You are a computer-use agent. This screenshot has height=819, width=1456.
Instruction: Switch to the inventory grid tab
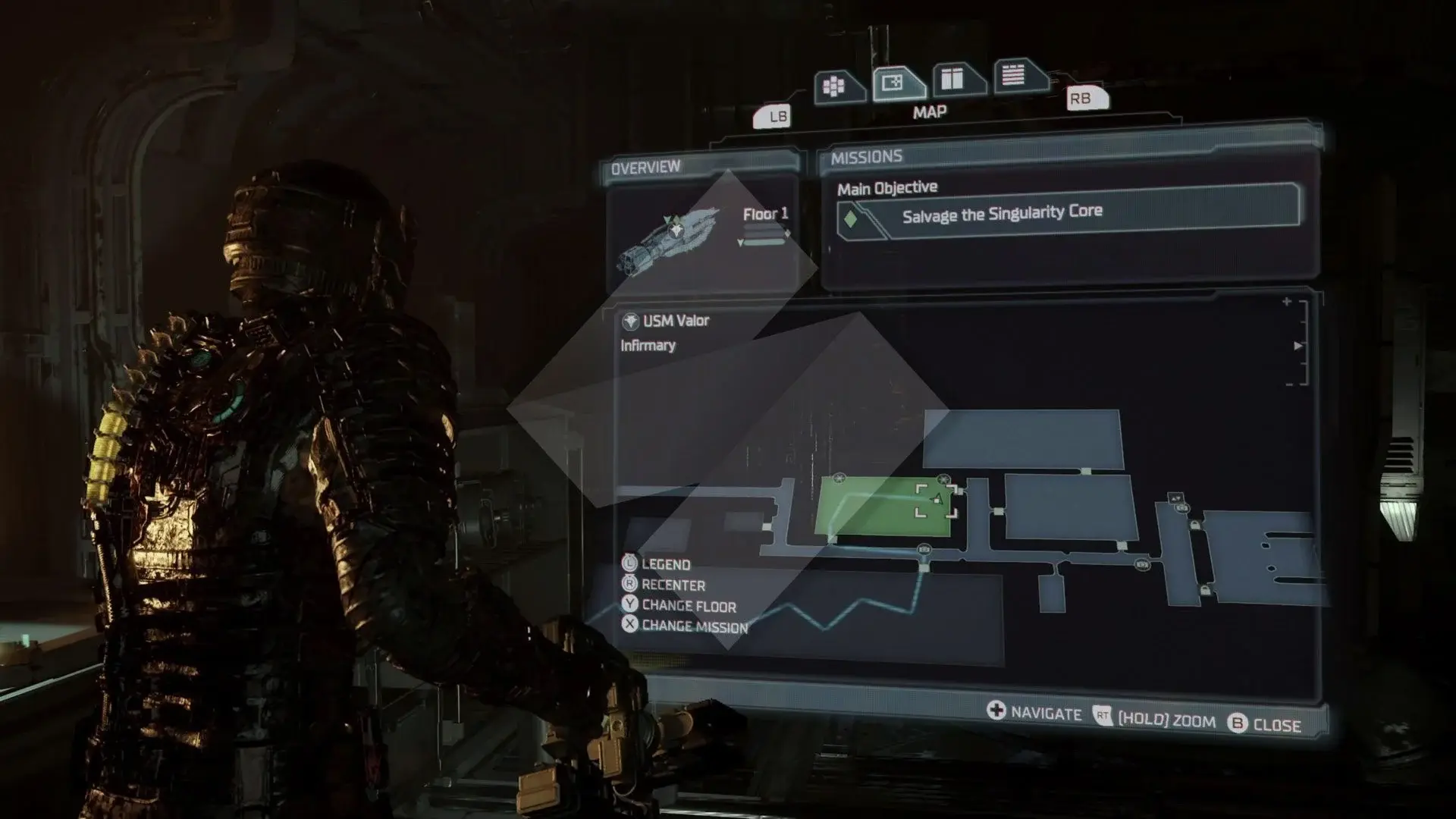[836, 86]
